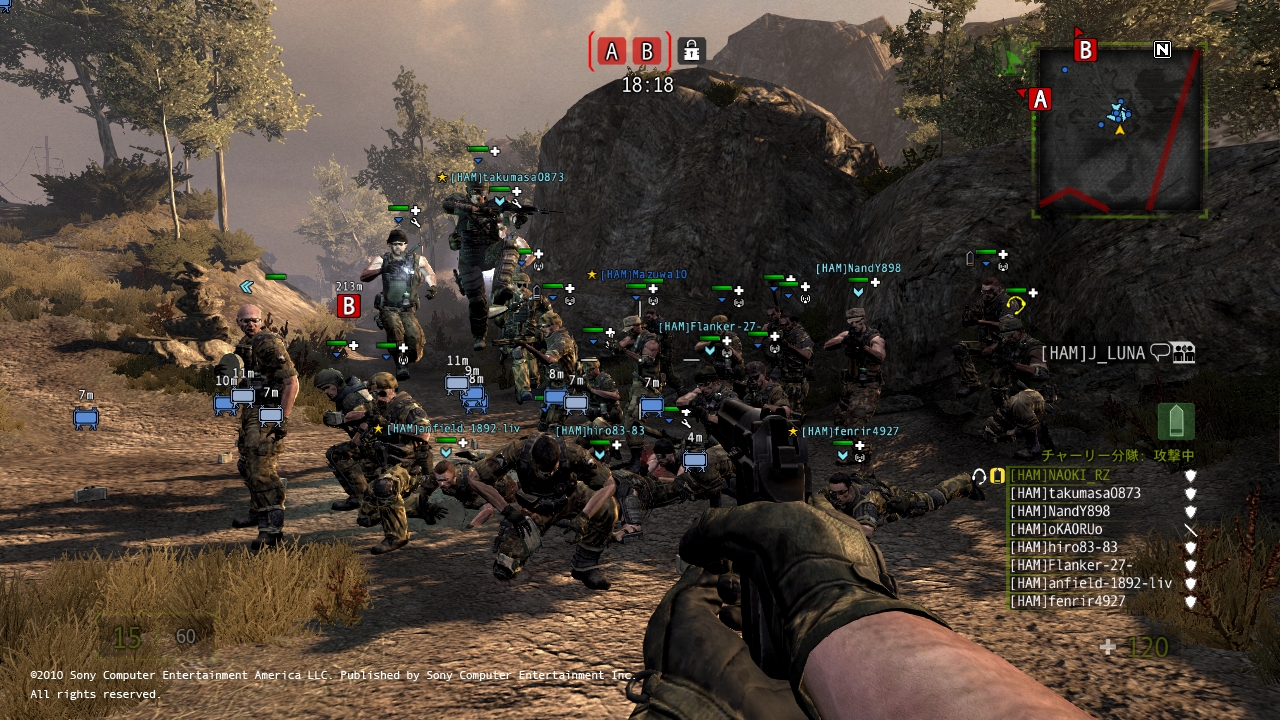This screenshot has width=1280, height=720.
Task: Click the 213m objective B waypoint marker
Action: (x=348, y=306)
